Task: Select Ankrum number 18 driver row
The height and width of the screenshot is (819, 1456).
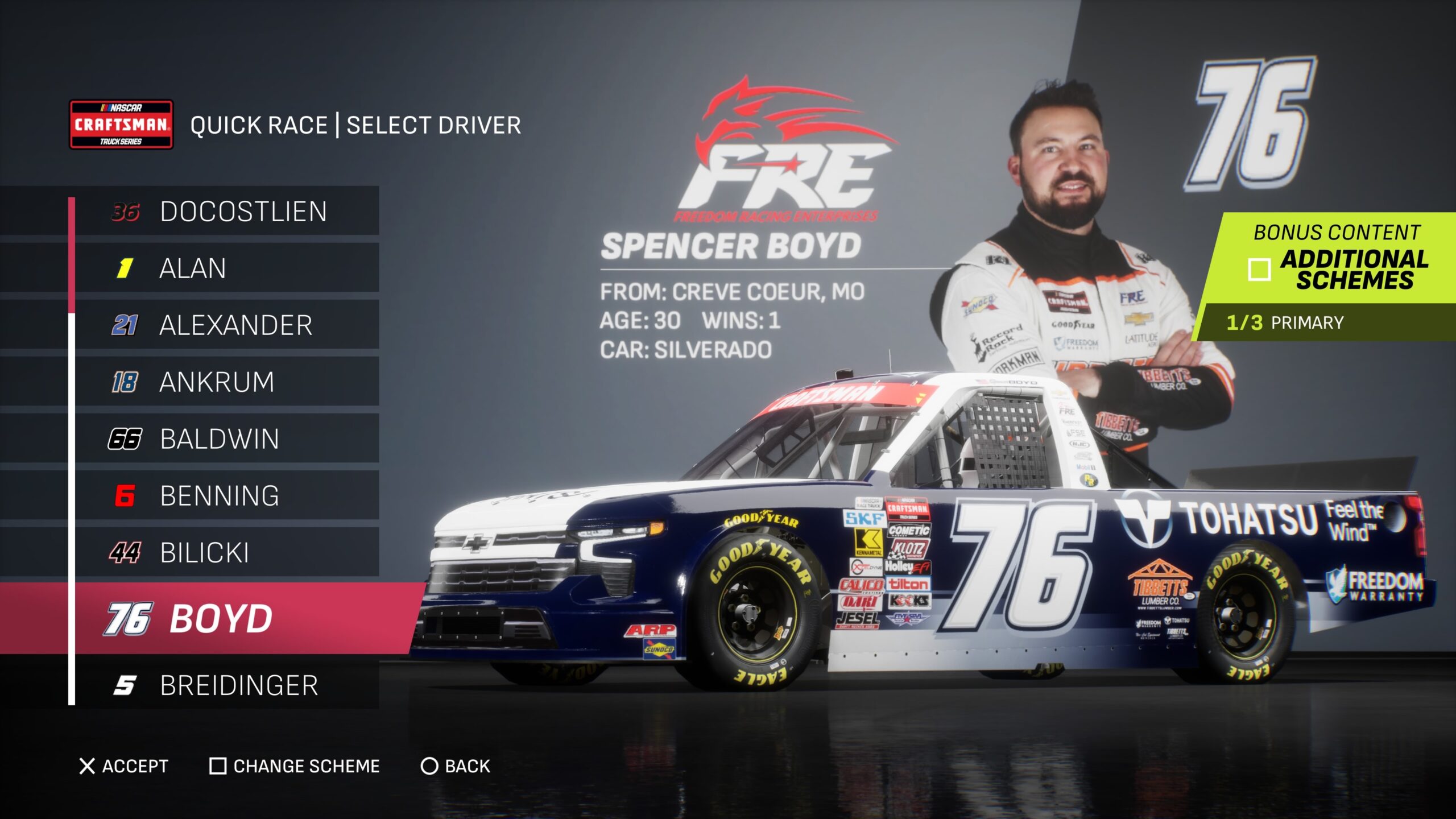Action: click(227, 382)
